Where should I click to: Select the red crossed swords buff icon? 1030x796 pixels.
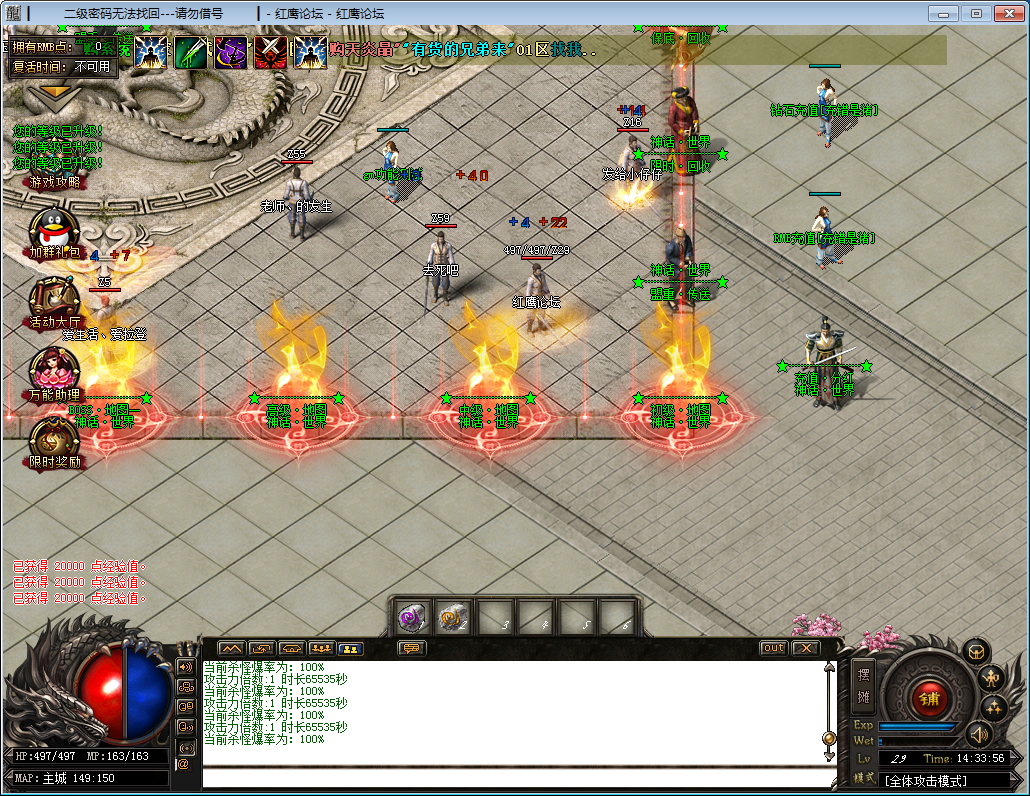tap(271, 52)
